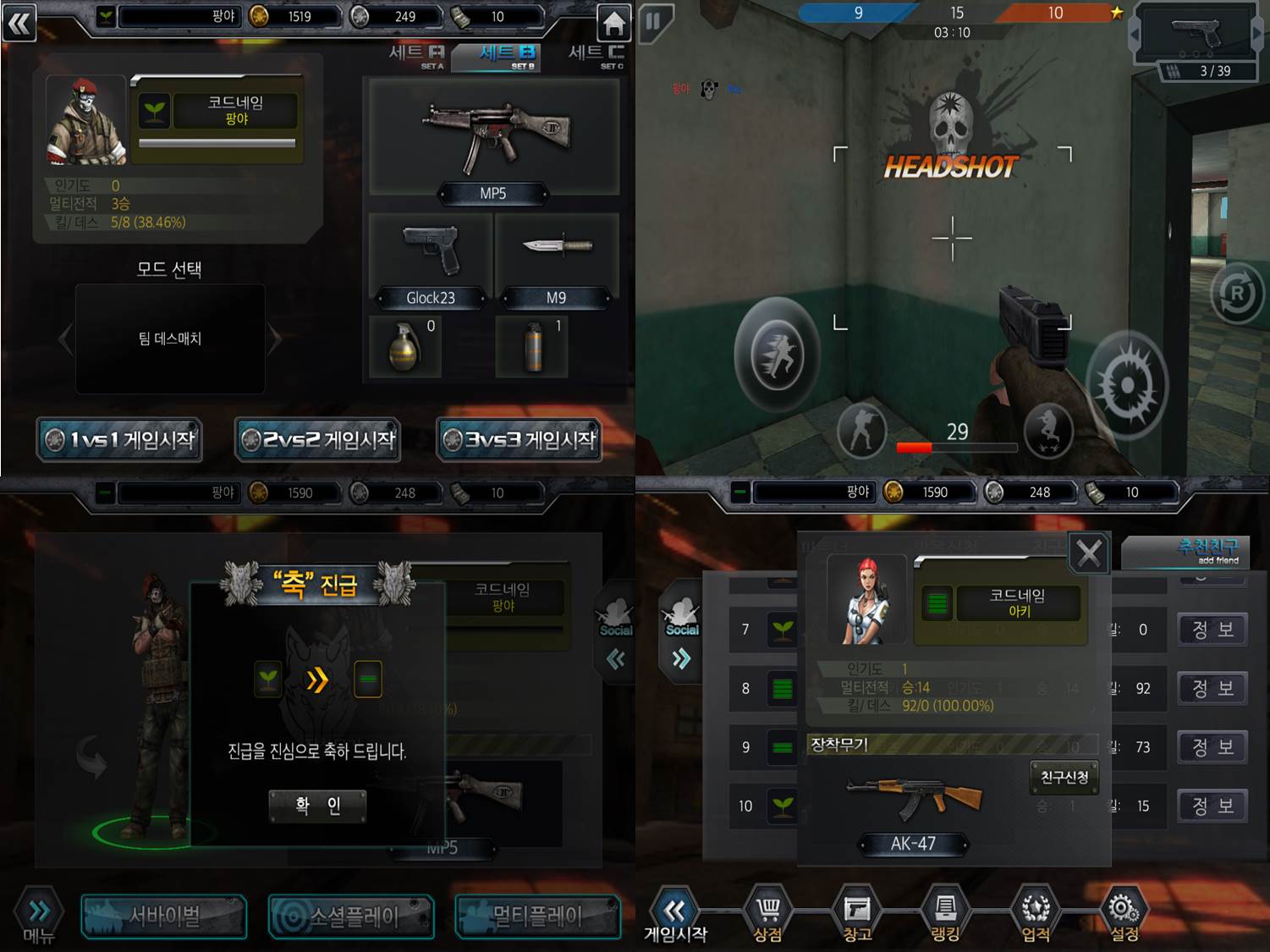Switch to the Set A loadout tab

[x=415, y=56]
